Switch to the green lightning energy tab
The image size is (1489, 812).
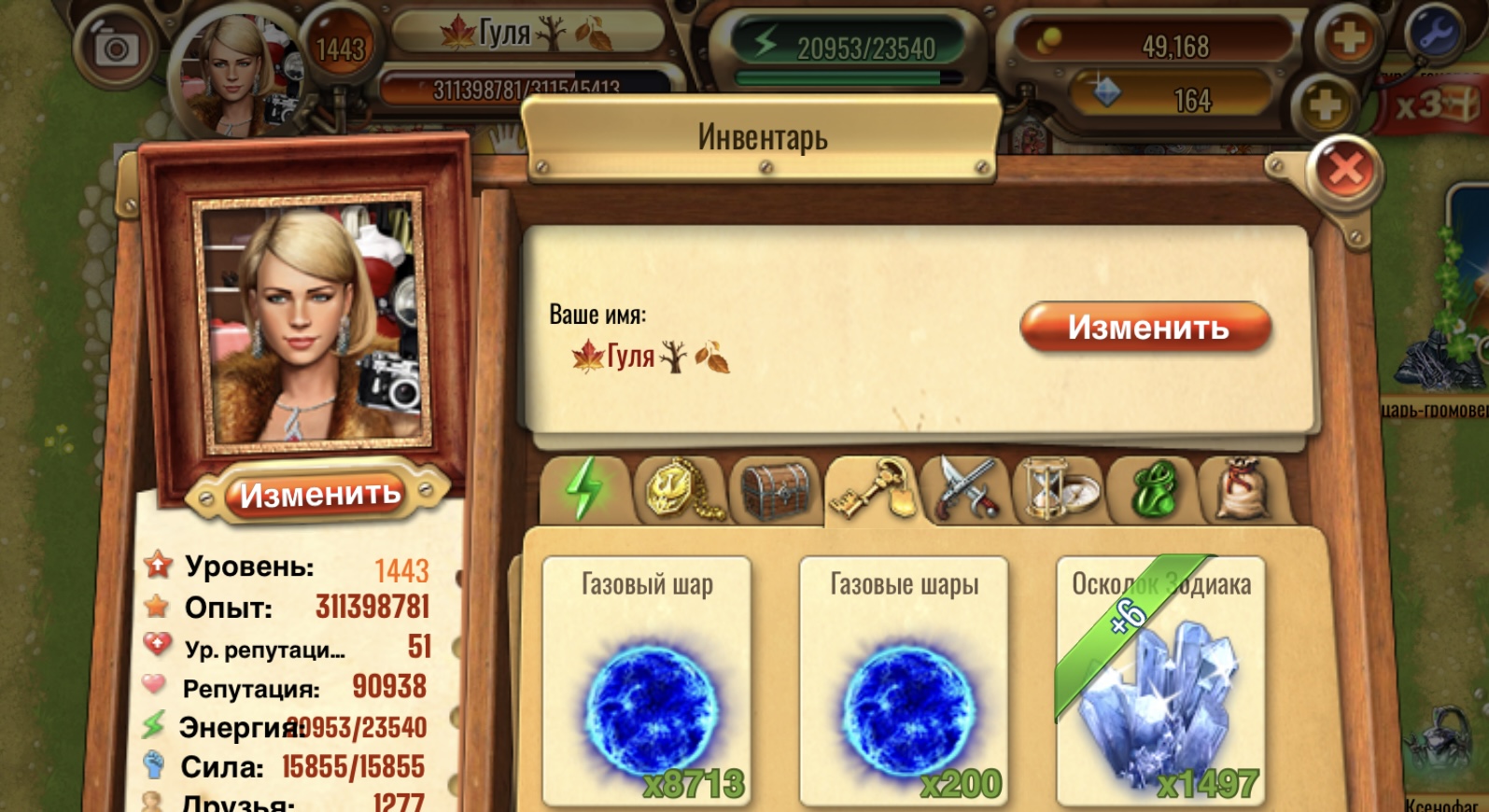(585, 489)
